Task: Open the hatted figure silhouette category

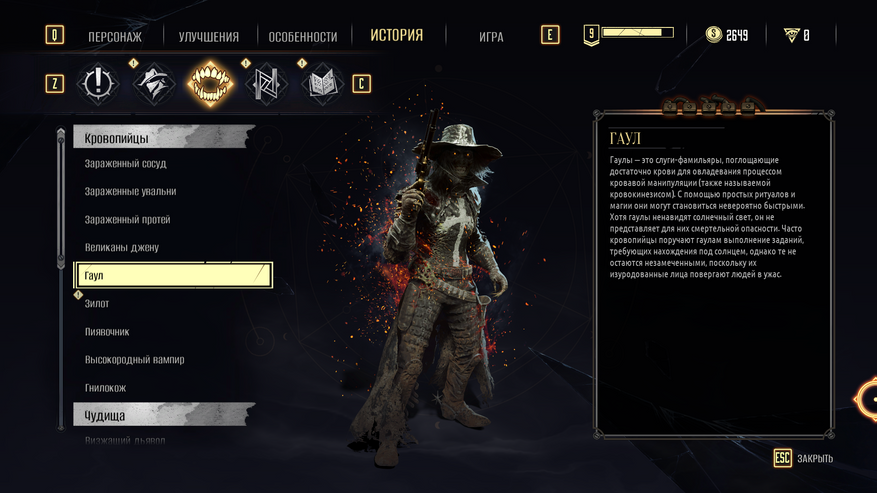Action: point(154,83)
